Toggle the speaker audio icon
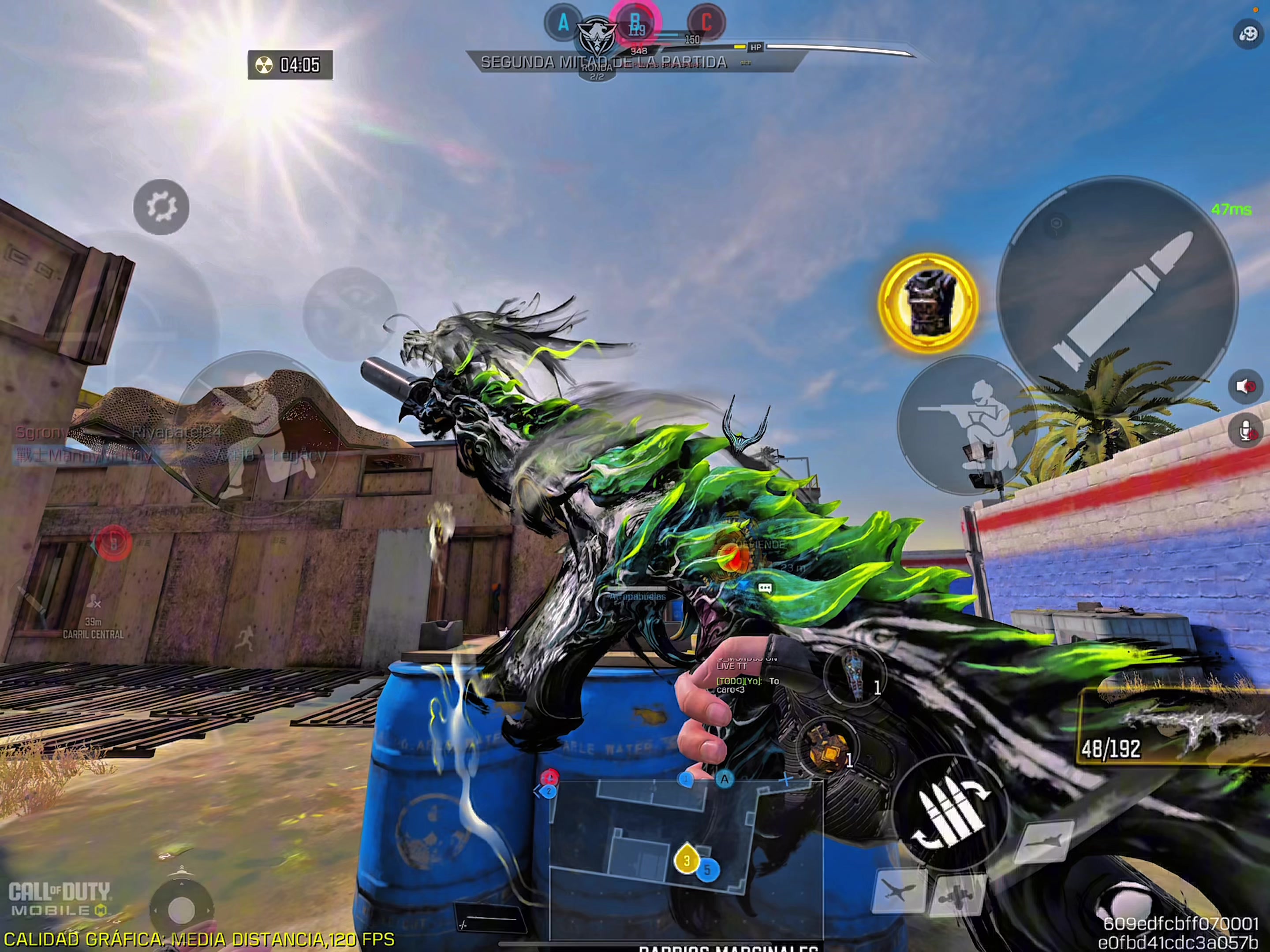Viewport: 1270px width, 952px height. click(x=1245, y=386)
